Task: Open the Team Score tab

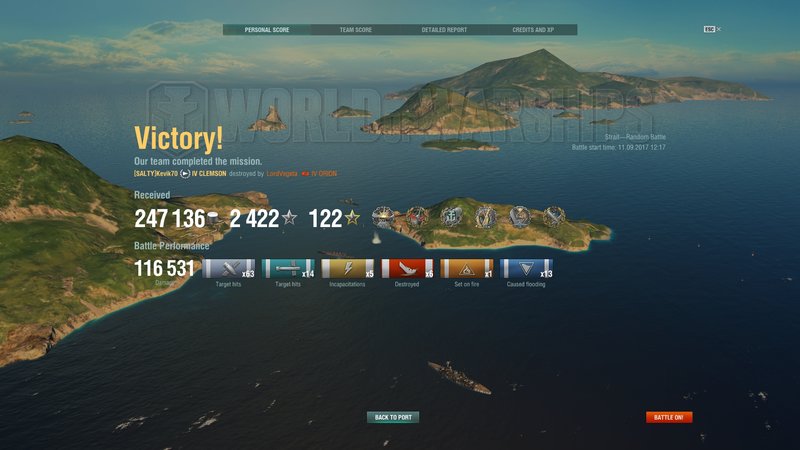Action: tap(355, 30)
